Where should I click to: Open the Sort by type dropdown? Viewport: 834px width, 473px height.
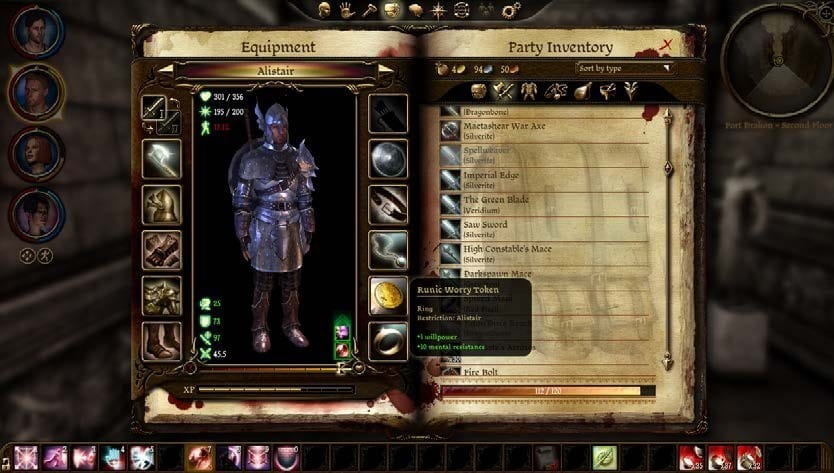point(626,69)
